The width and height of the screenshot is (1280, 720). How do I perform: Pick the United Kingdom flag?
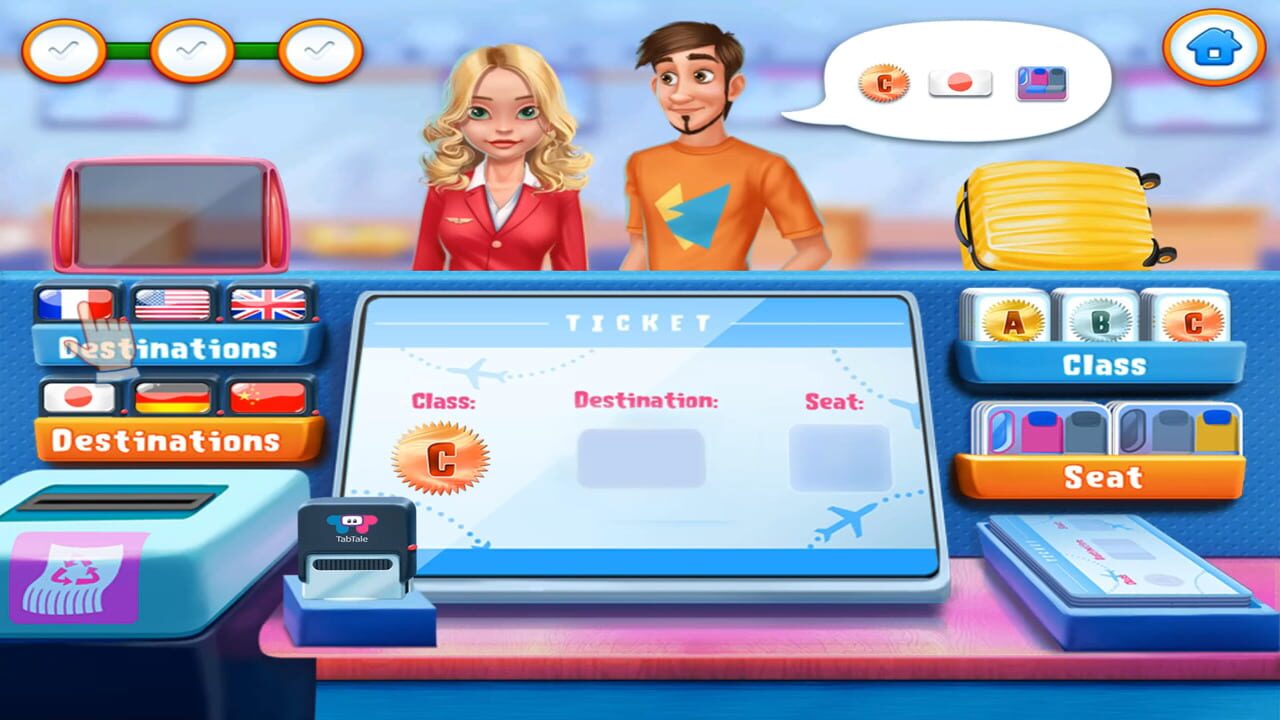(269, 302)
